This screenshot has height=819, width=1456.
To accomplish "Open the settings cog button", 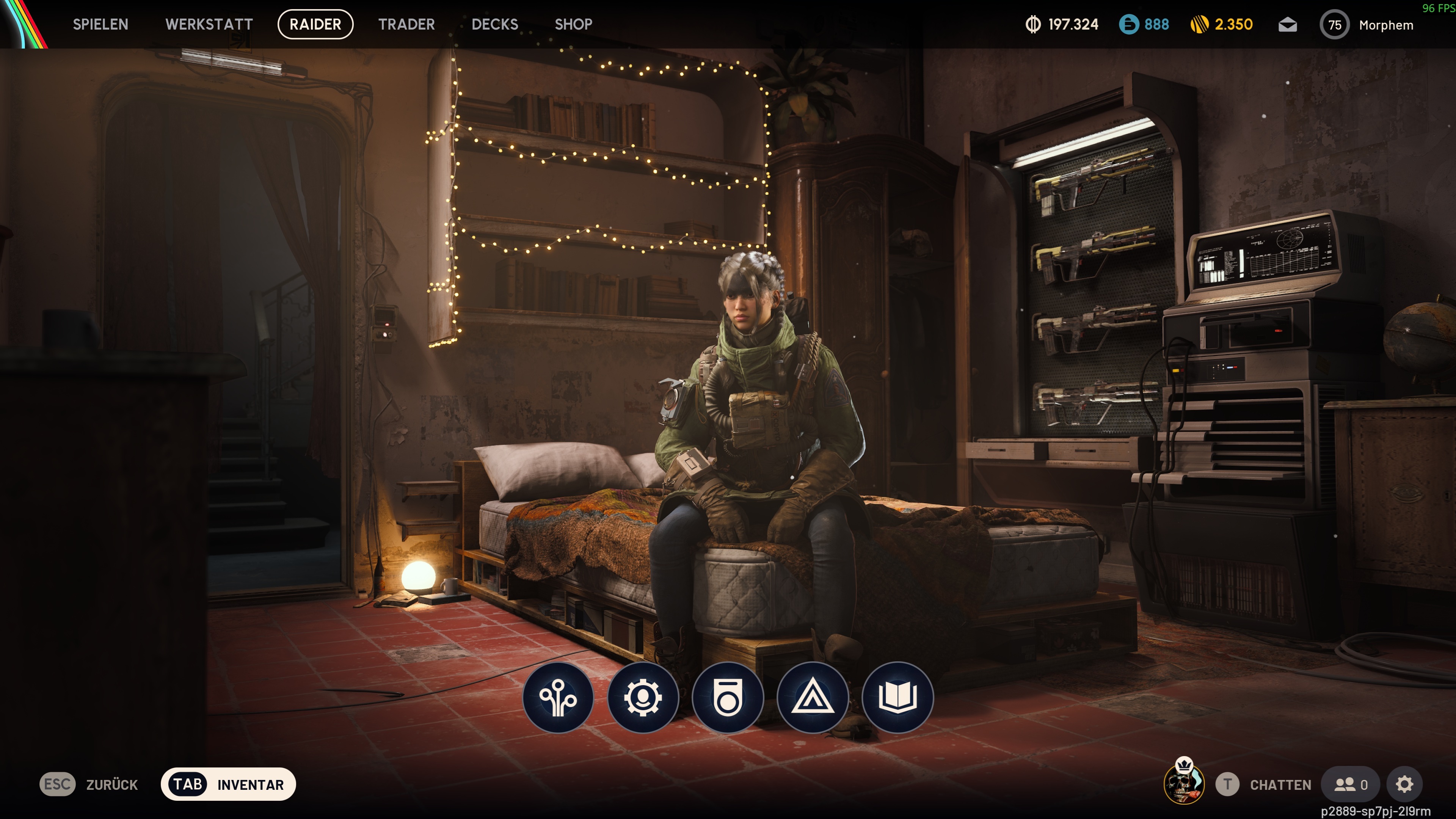I will [1404, 784].
